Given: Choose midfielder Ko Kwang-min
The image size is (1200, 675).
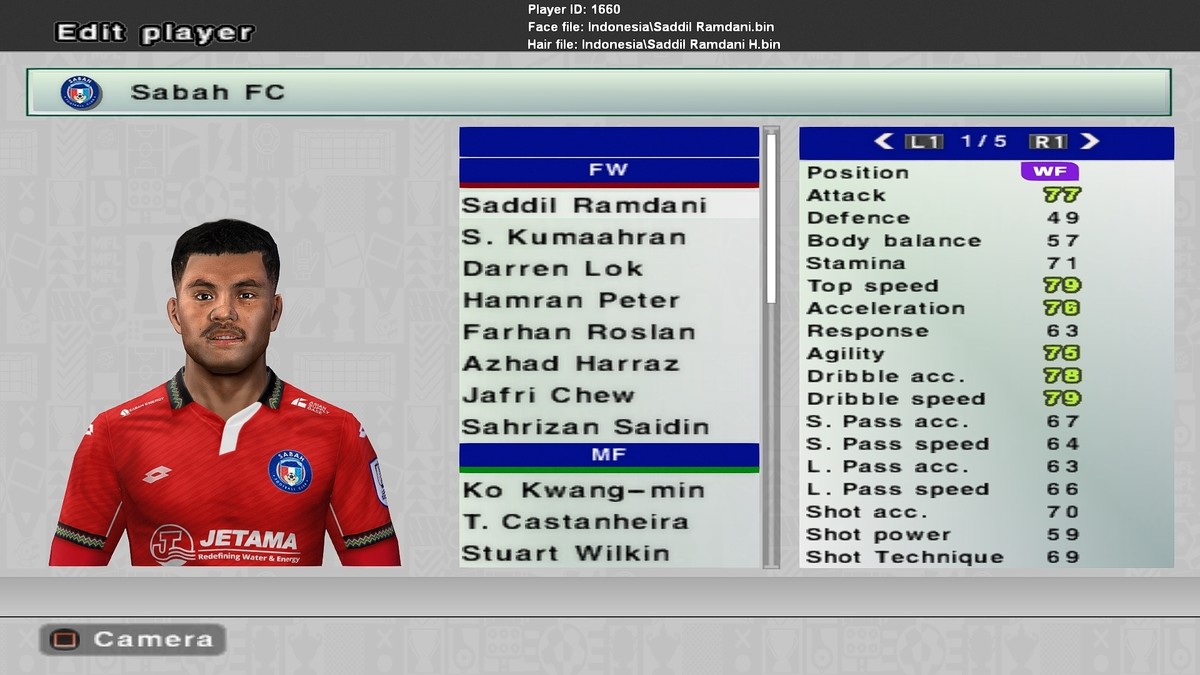Looking at the screenshot, I should coord(584,490).
